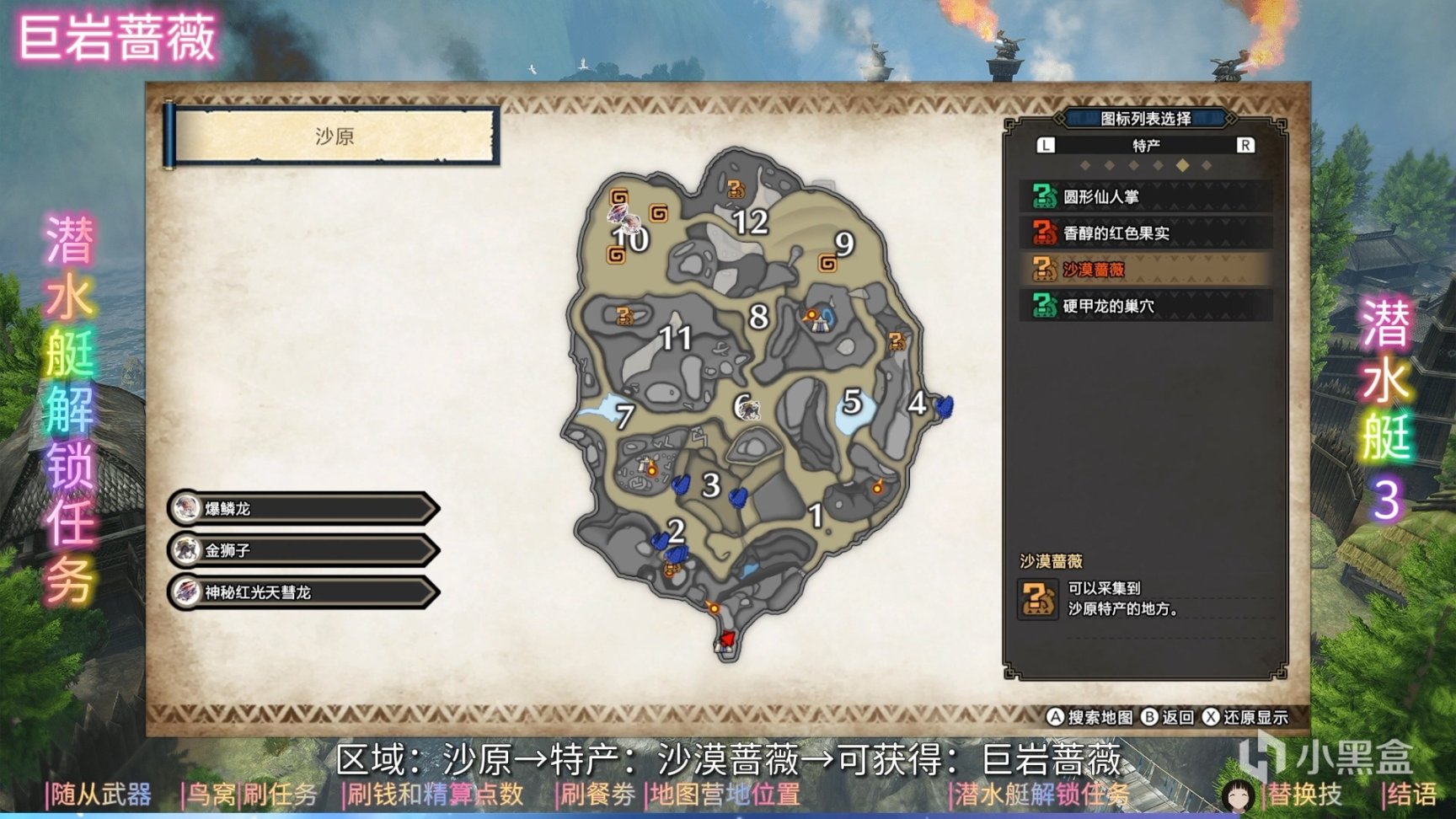This screenshot has width=1456, height=819.
Task: Click the 硬甲龙的巢穴 item icon
Action: tap(1044, 305)
